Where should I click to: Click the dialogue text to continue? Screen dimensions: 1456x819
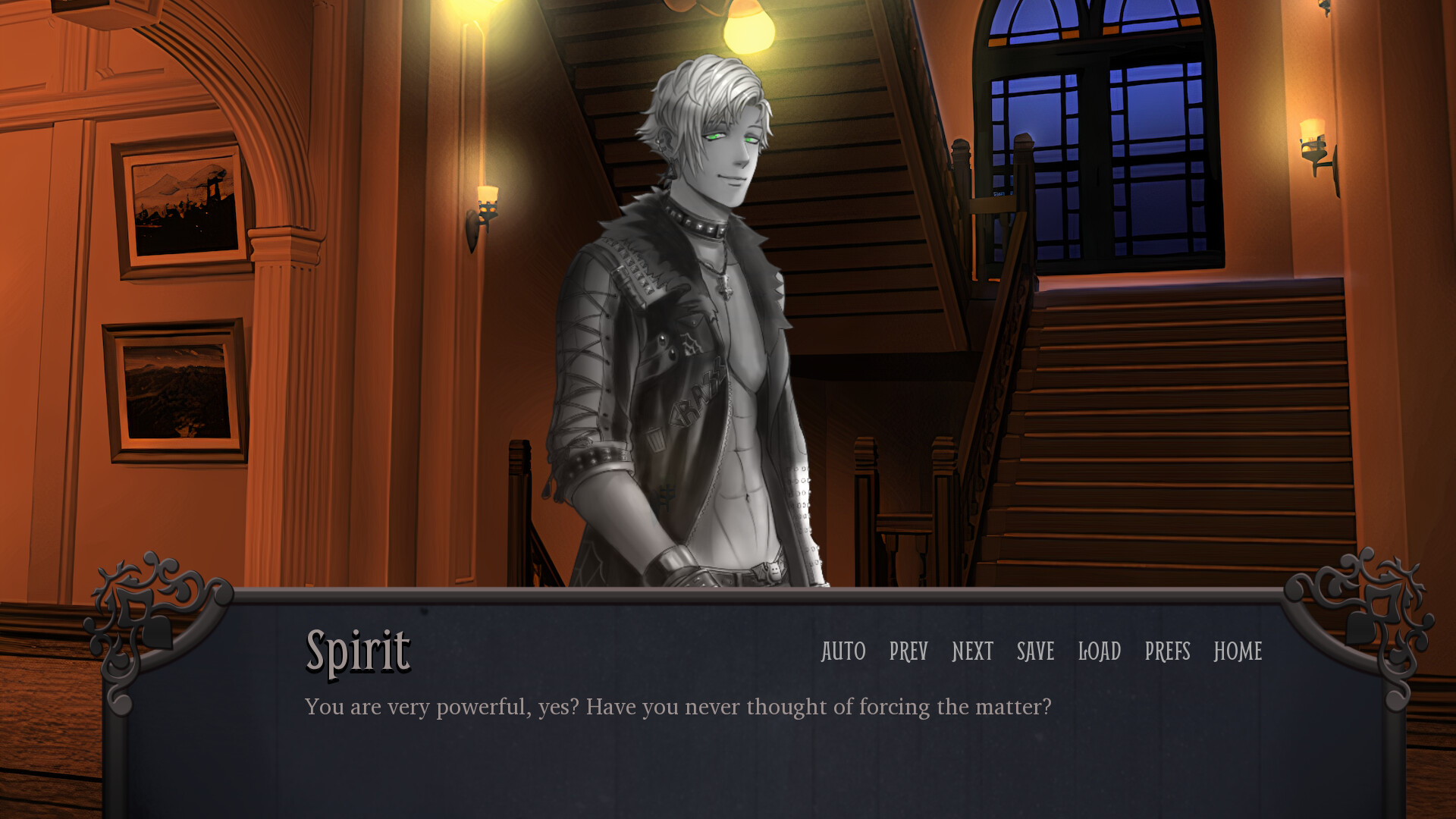tap(678, 706)
